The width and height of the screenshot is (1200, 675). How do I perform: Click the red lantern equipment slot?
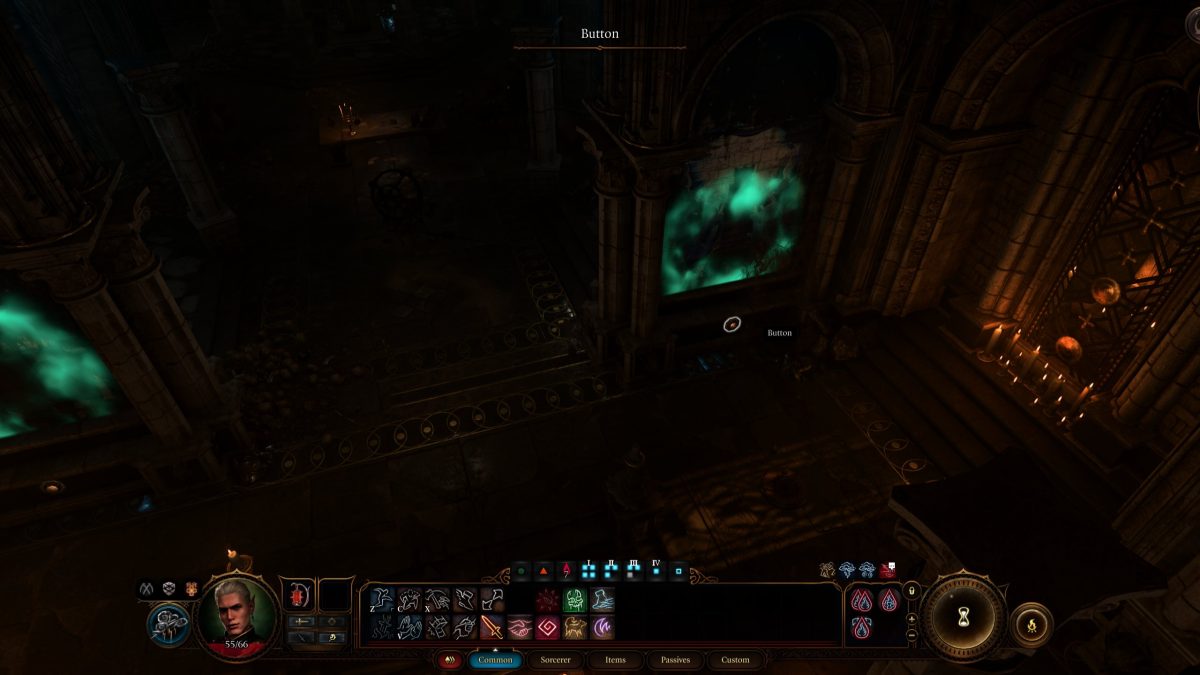(298, 595)
